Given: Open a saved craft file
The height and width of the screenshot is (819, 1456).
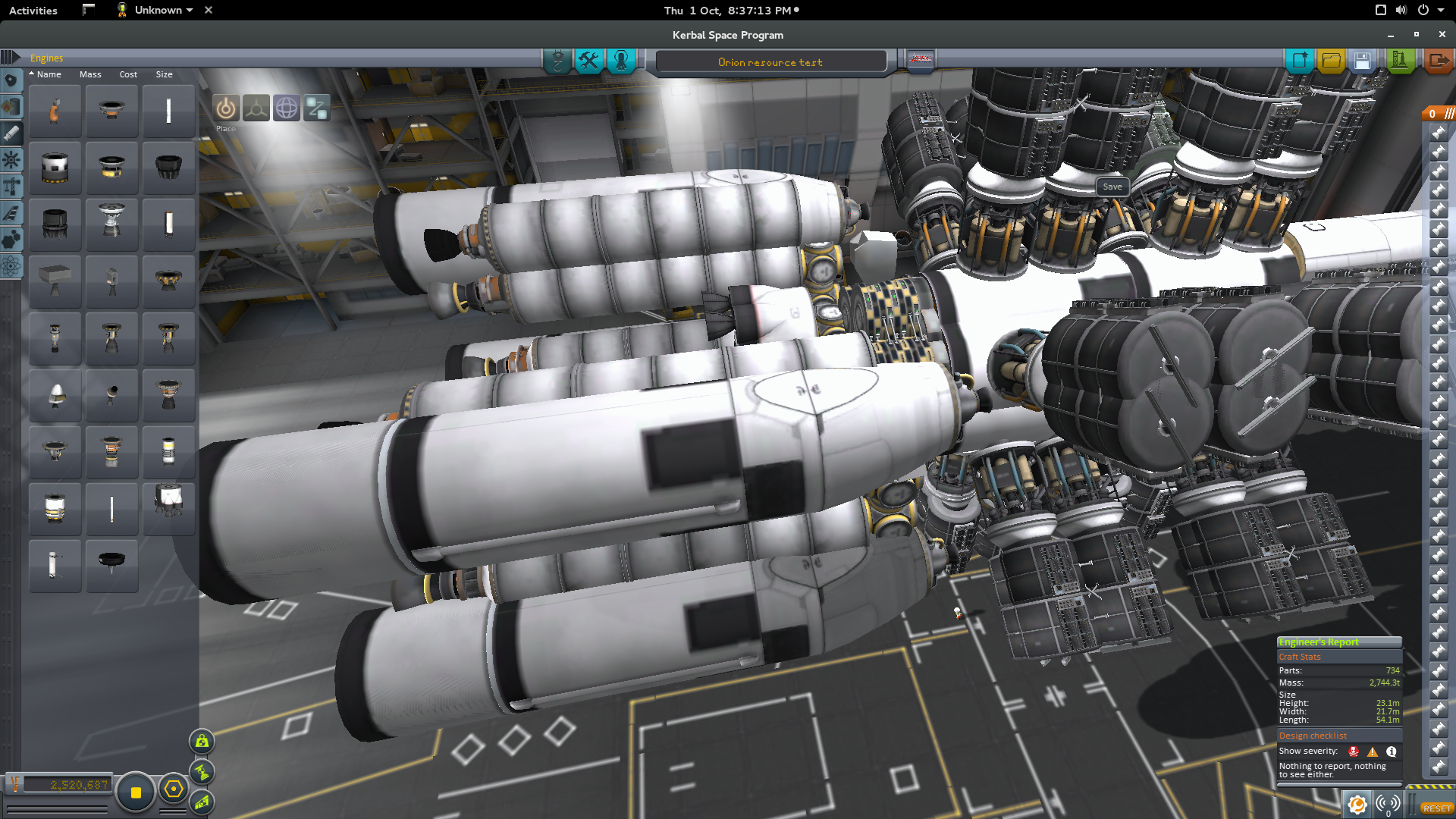Looking at the screenshot, I should coord(1331,61).
